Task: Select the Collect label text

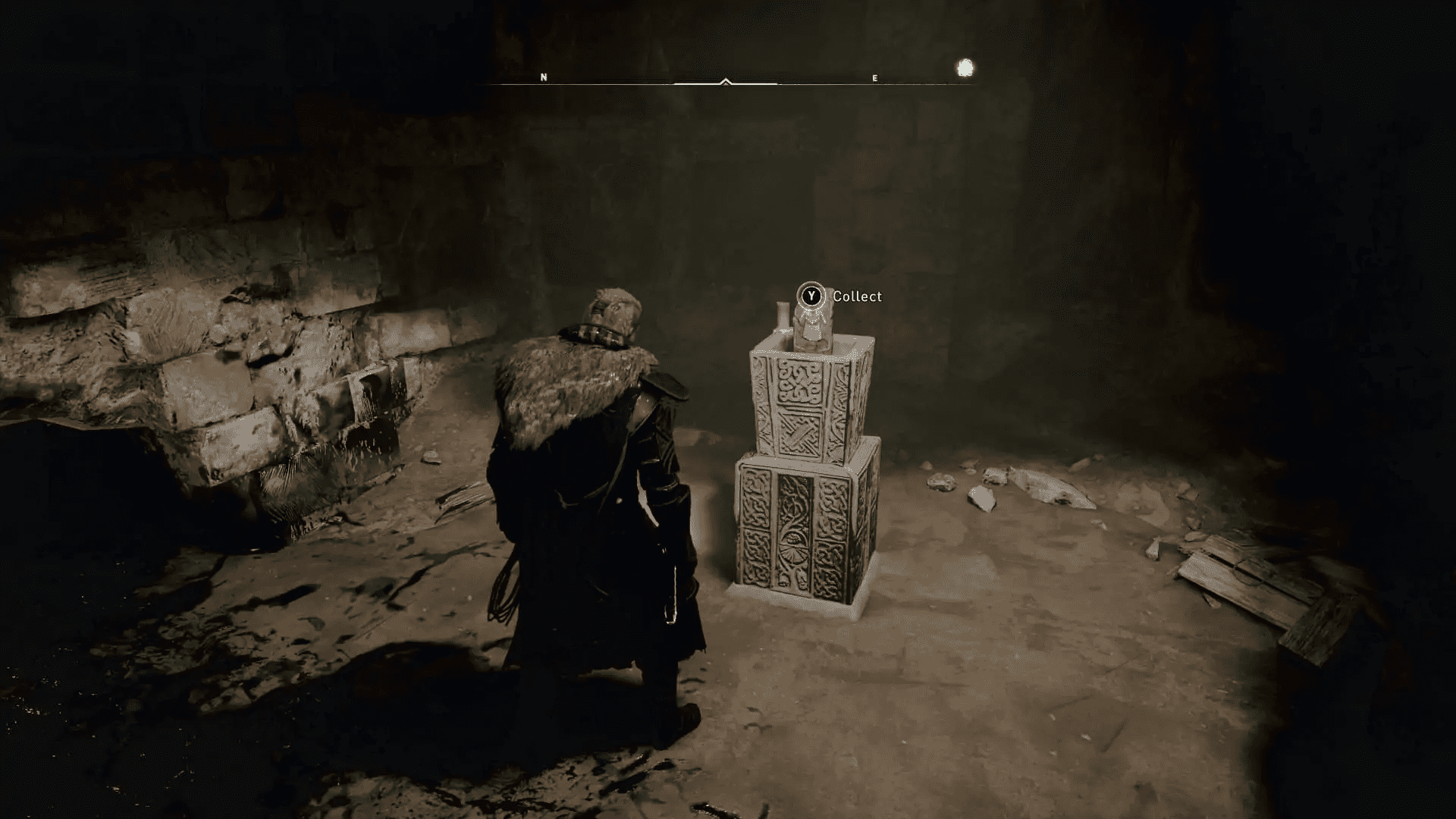Action: click(856, 297)
